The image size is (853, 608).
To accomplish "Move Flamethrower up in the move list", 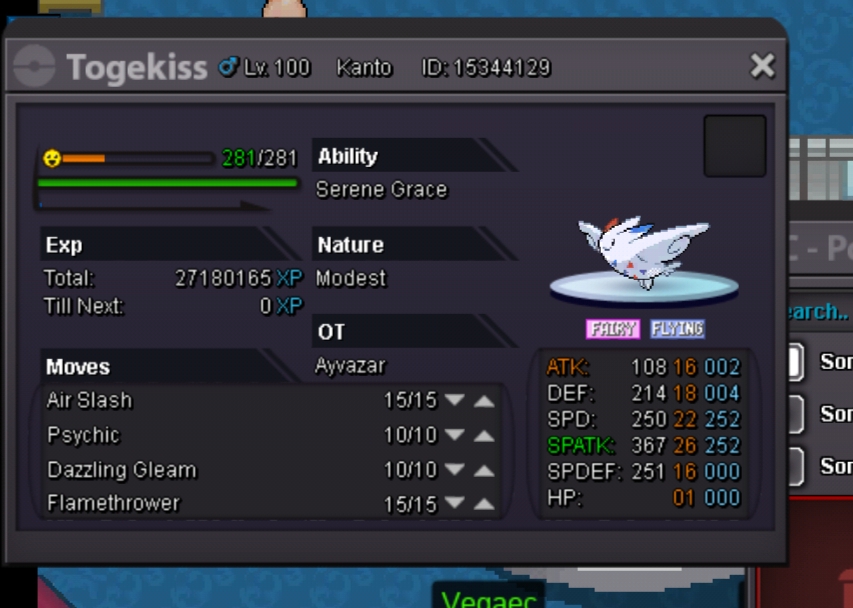I will coord(484,504).
